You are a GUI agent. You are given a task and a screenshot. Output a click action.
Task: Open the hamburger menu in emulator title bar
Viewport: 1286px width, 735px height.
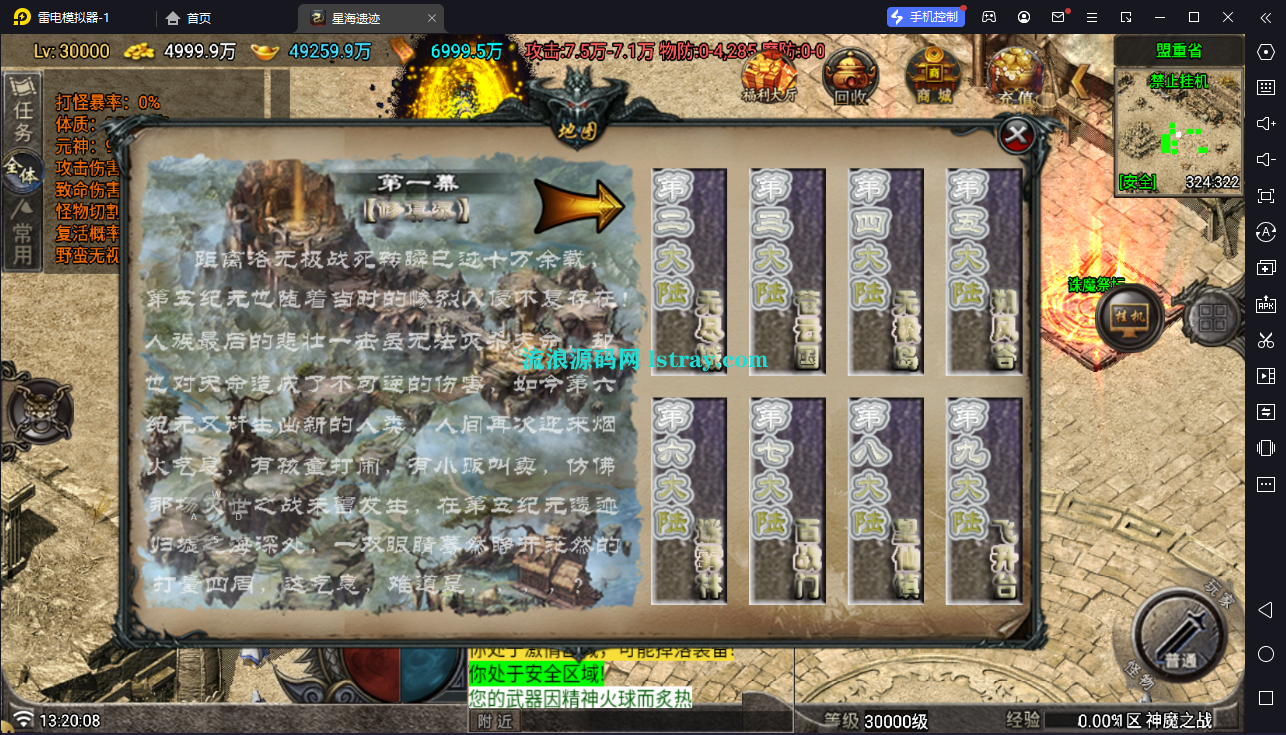(1092, 17)
